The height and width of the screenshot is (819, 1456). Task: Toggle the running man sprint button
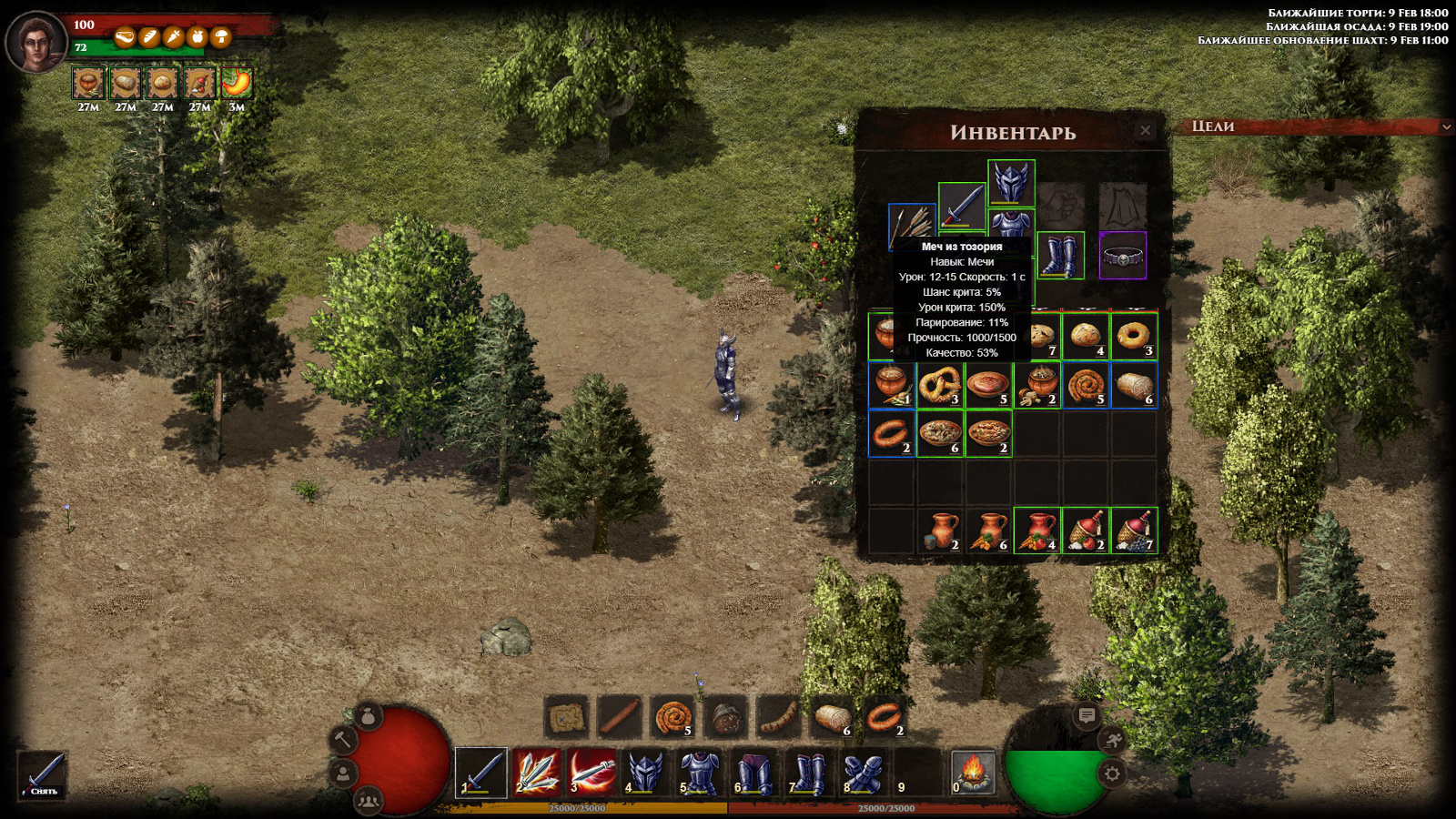click(1113, 740)
